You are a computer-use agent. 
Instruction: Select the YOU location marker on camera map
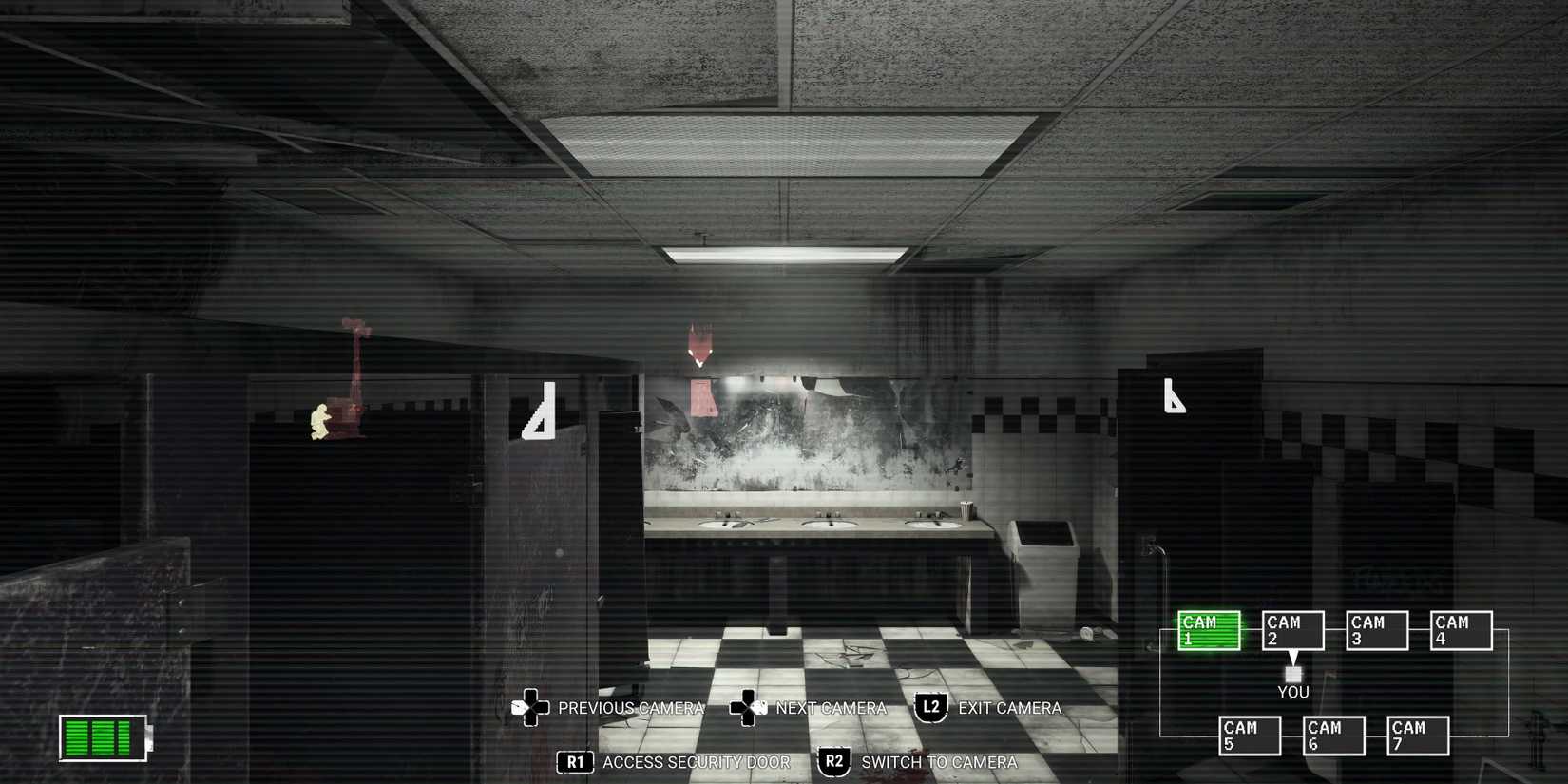[1292, 675]
